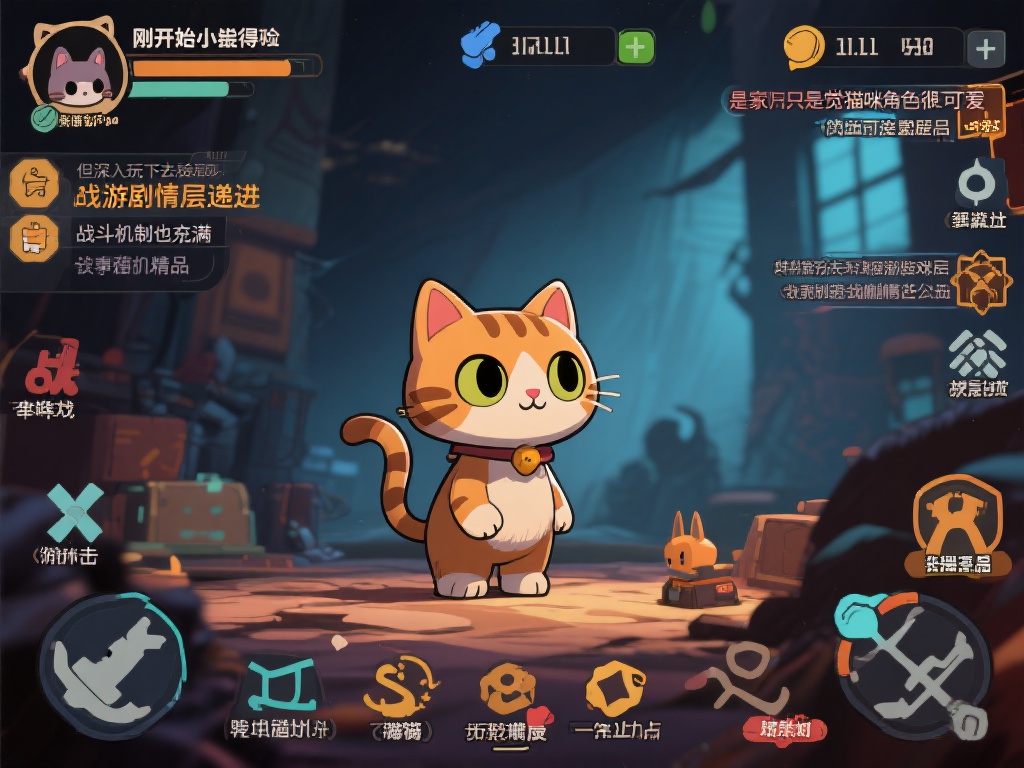Open the teal frame menu at bottom
Image resolution: width=1024 pixels, height=768 pixels.
(x=282, y=688)
